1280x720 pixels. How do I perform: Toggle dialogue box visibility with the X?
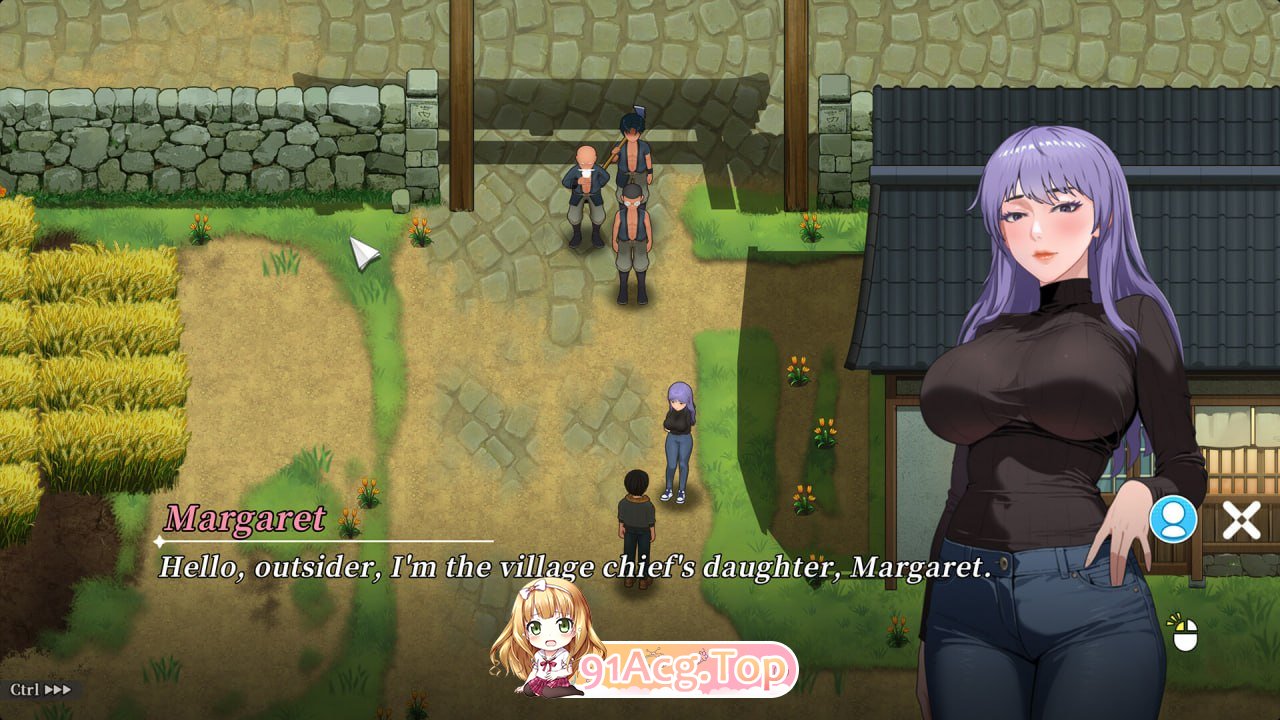(x=1241, y=519)
